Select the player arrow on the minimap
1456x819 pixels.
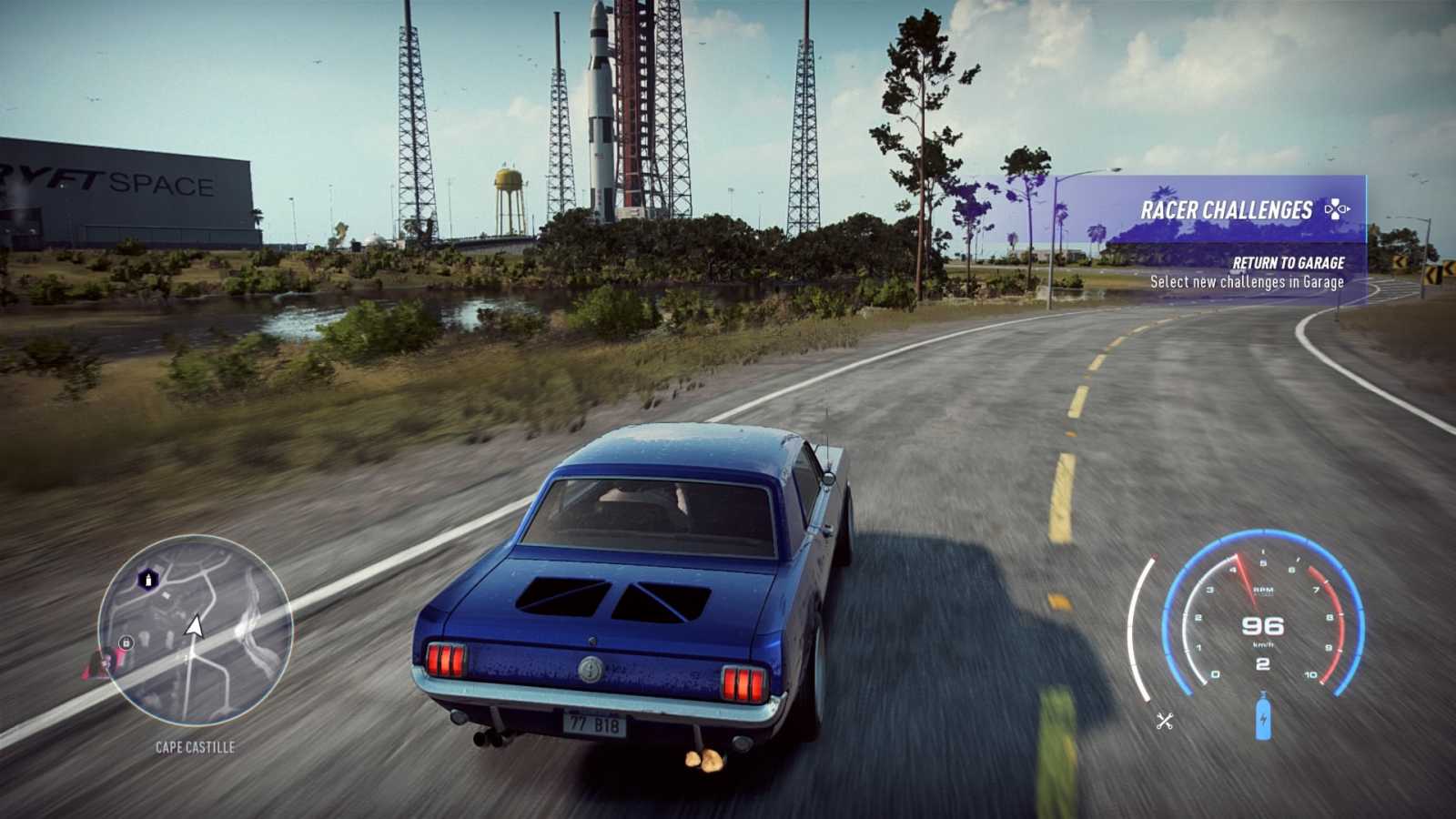coord(194,625)
